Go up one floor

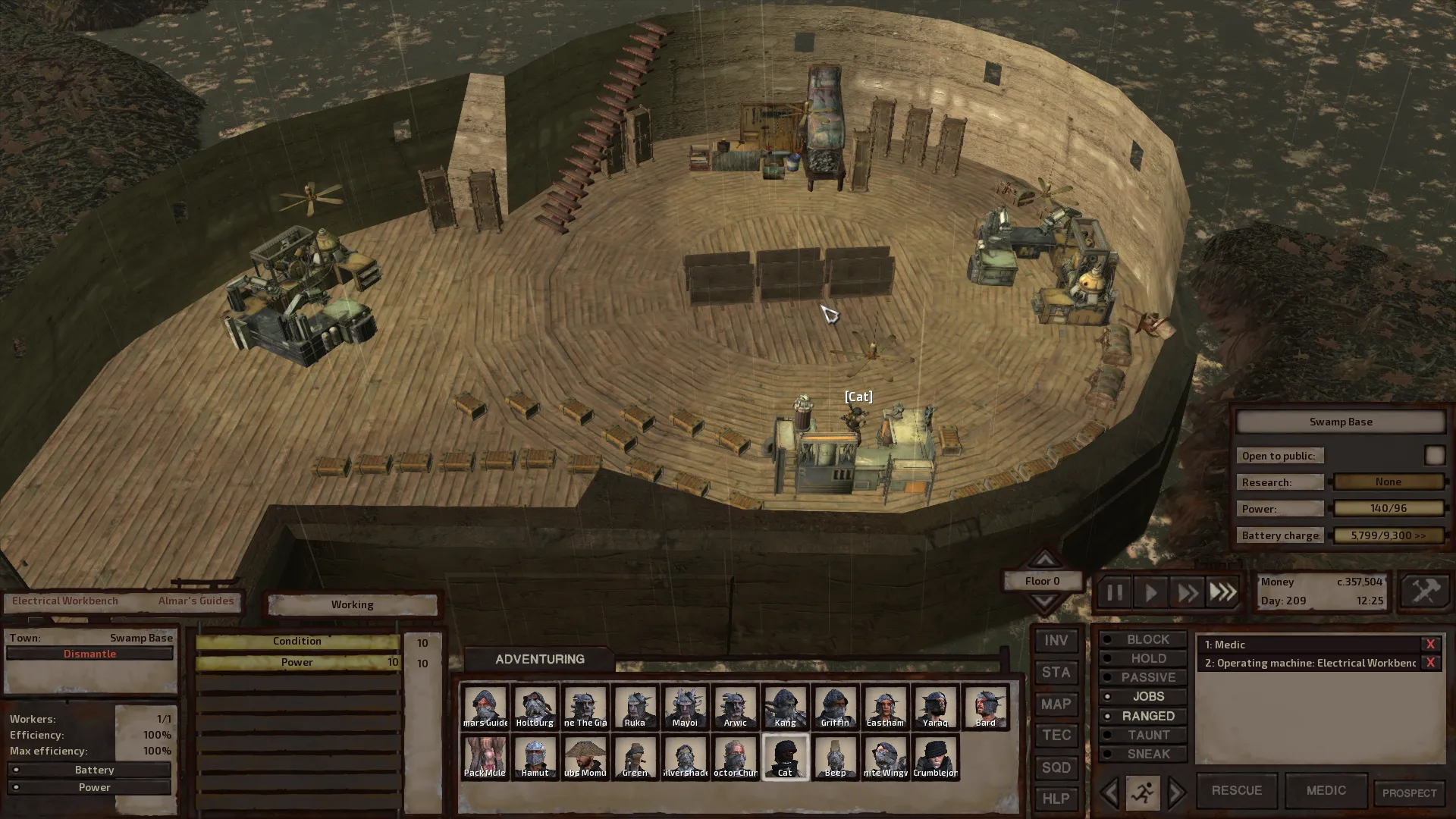pyautogui.click(x=1044, y=560)
